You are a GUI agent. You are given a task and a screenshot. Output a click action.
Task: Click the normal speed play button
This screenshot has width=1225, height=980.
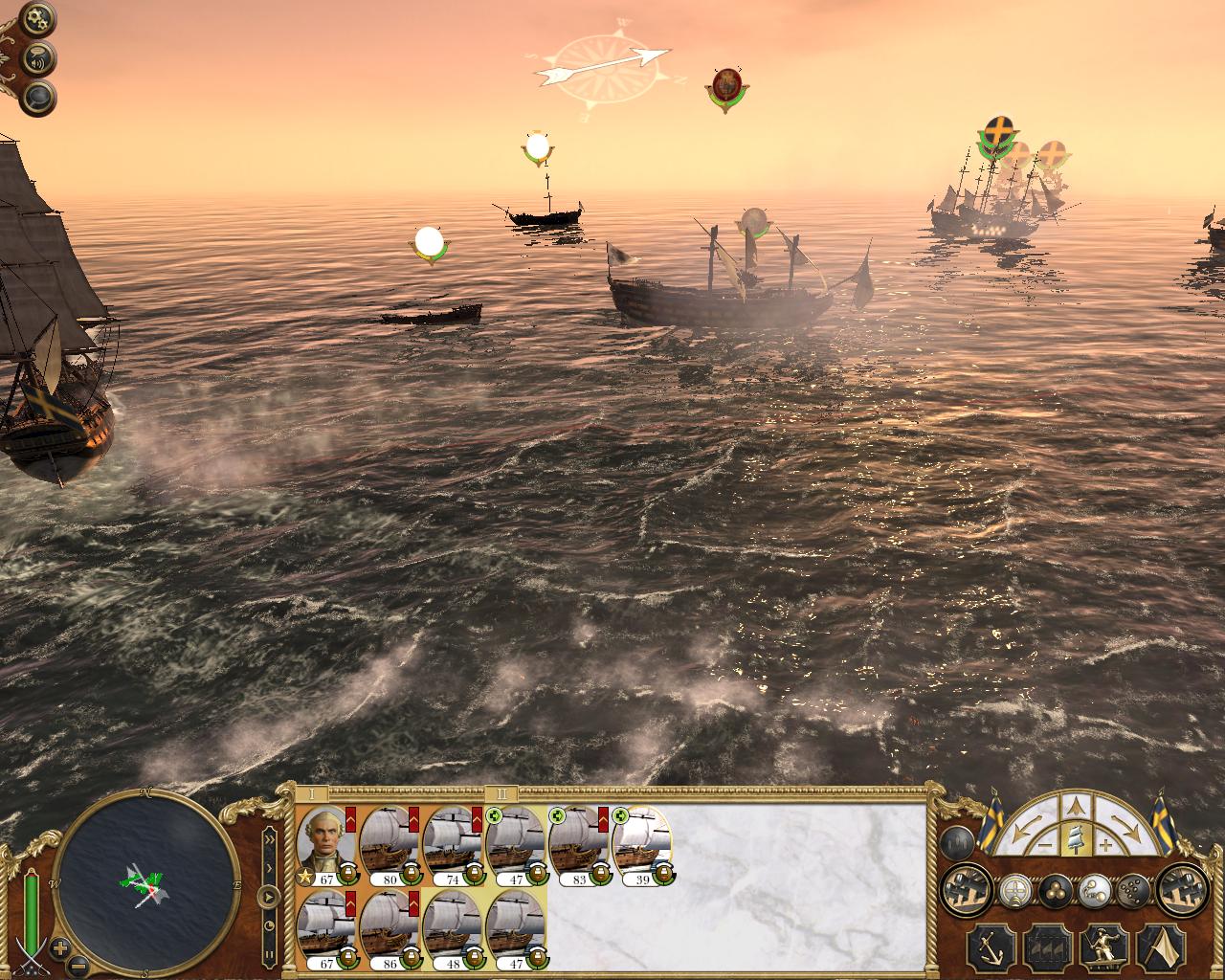[269, 897]
